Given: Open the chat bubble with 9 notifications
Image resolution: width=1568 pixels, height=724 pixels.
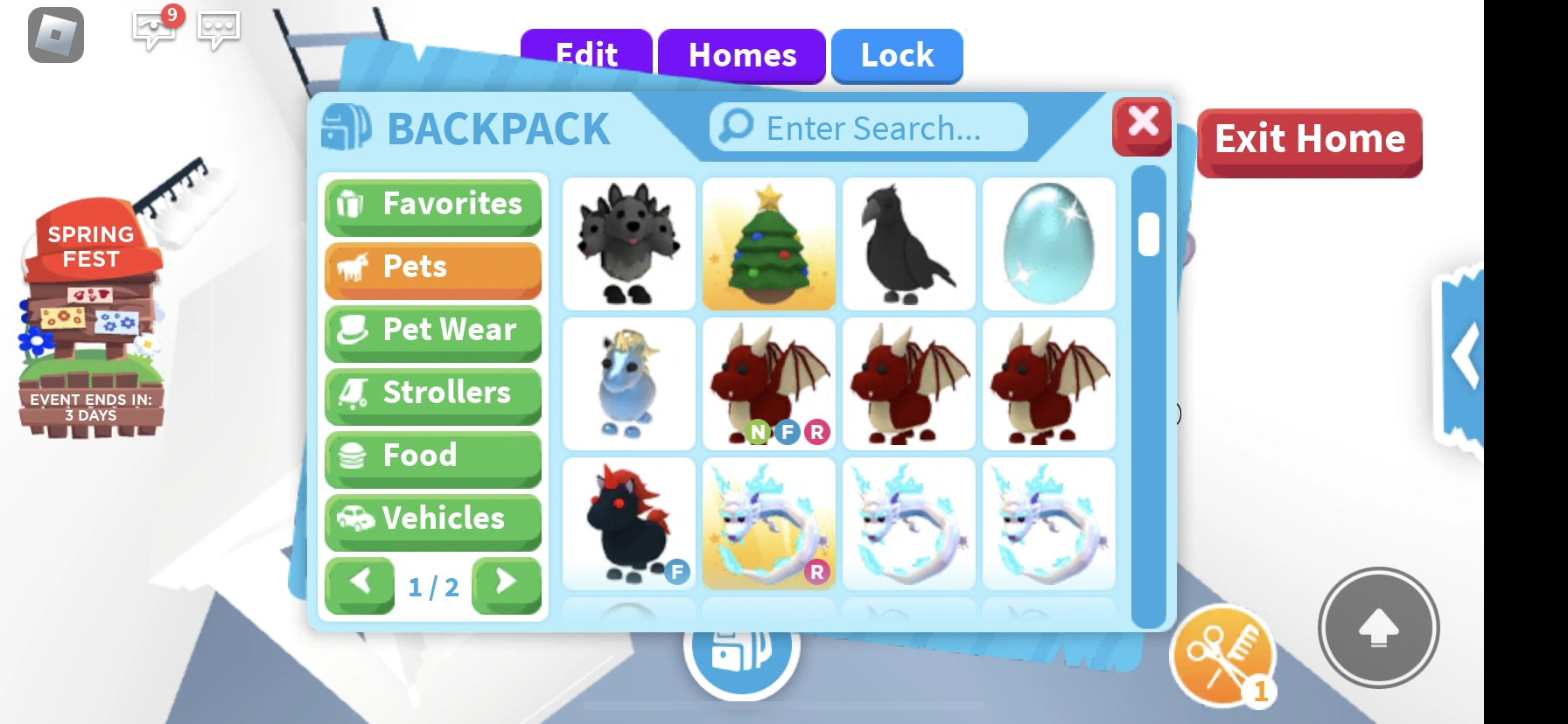Looking at the screenshot, I should (153, 30).
